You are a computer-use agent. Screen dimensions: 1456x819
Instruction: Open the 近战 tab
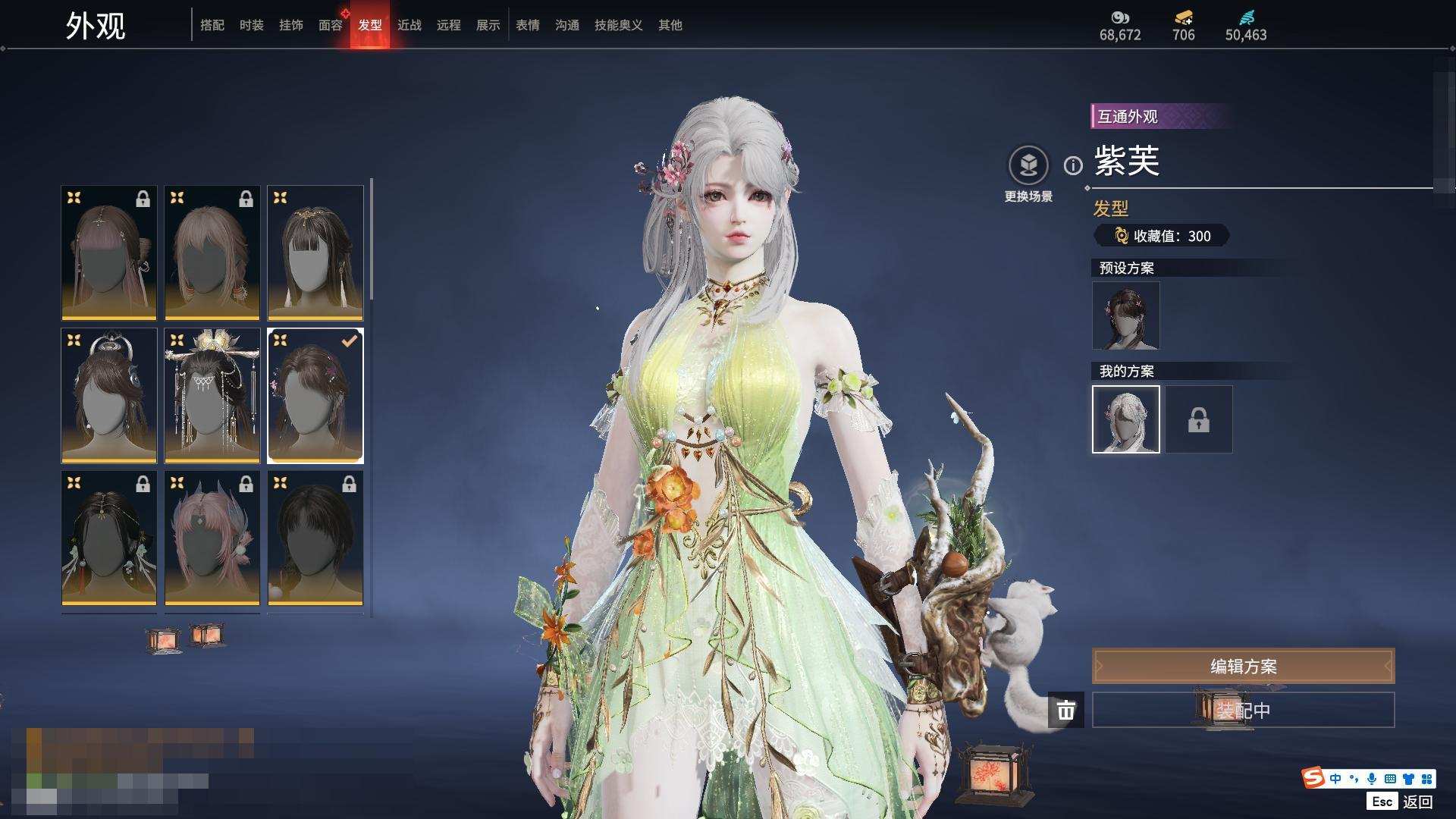tap(409, 25)
